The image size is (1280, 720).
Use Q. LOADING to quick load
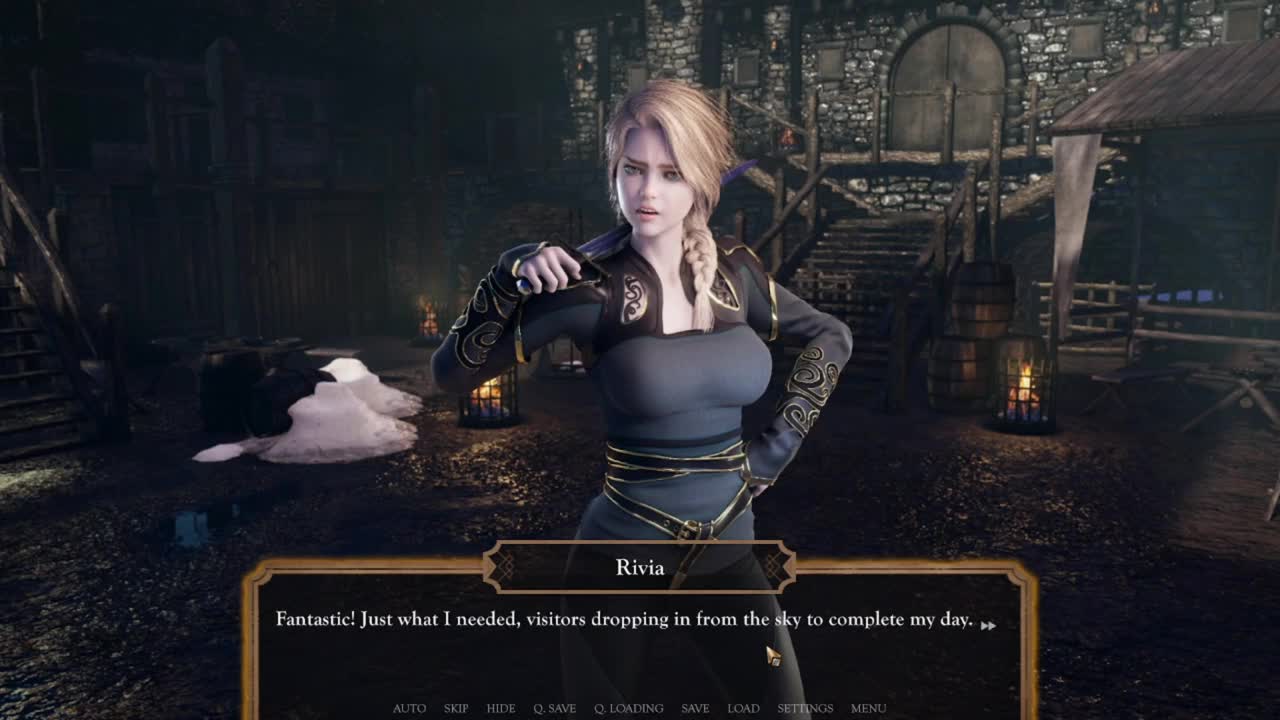tap(628, 708)
